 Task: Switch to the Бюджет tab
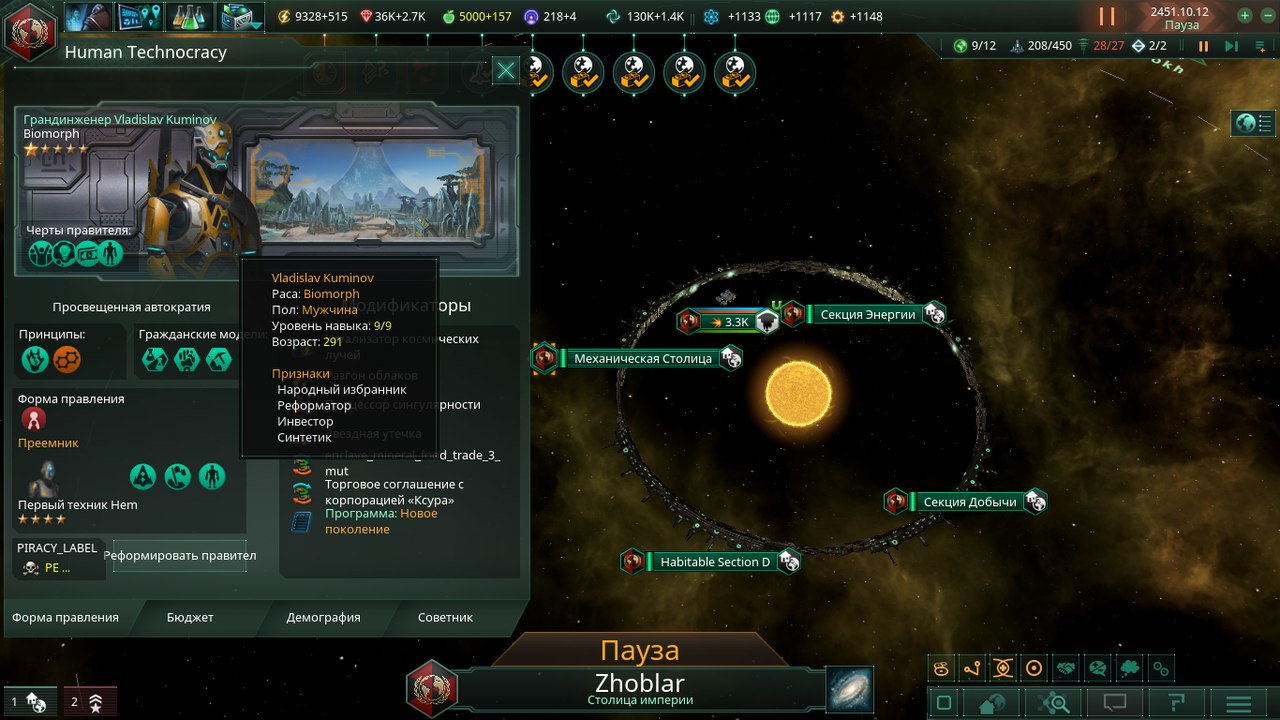(x=190, y=617)
